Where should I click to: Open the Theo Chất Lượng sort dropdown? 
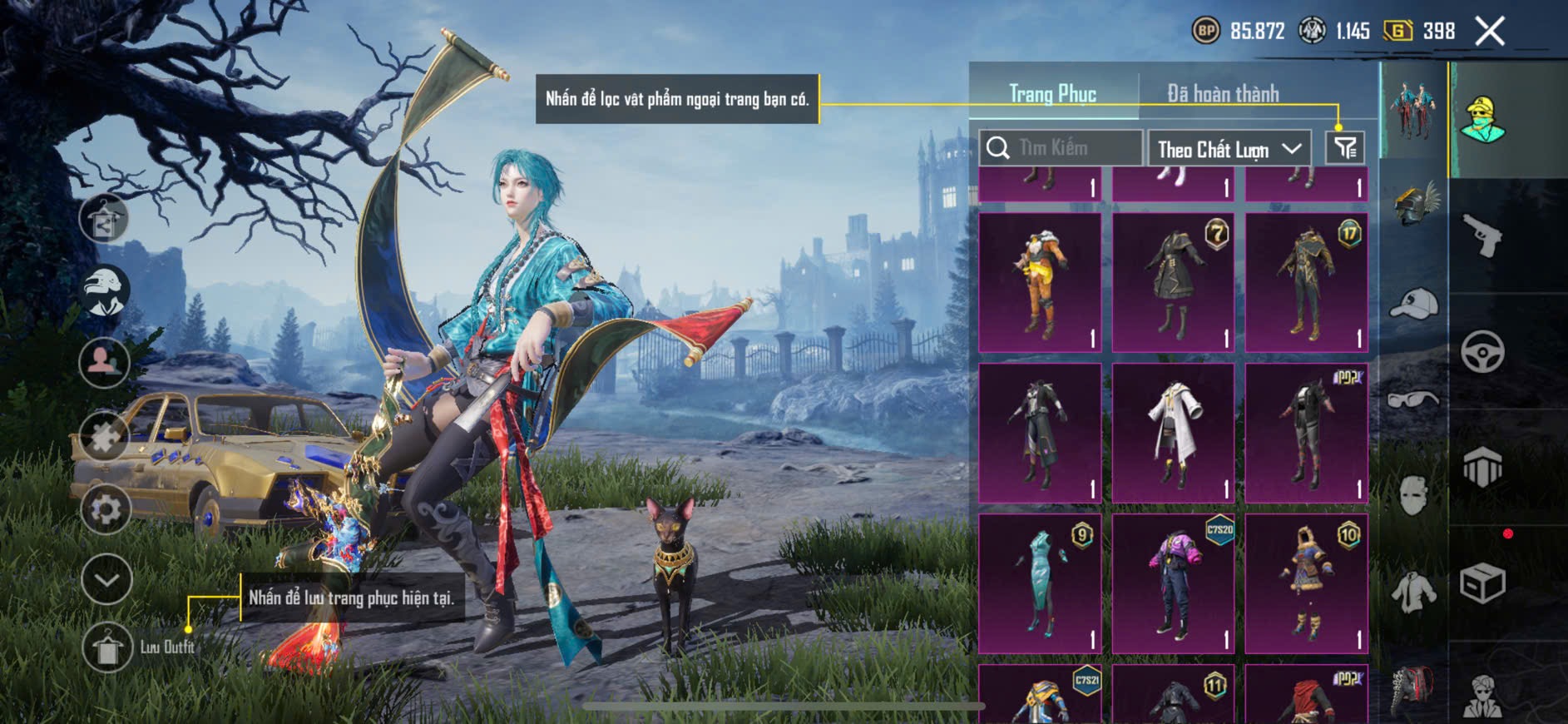(1228, 149)
